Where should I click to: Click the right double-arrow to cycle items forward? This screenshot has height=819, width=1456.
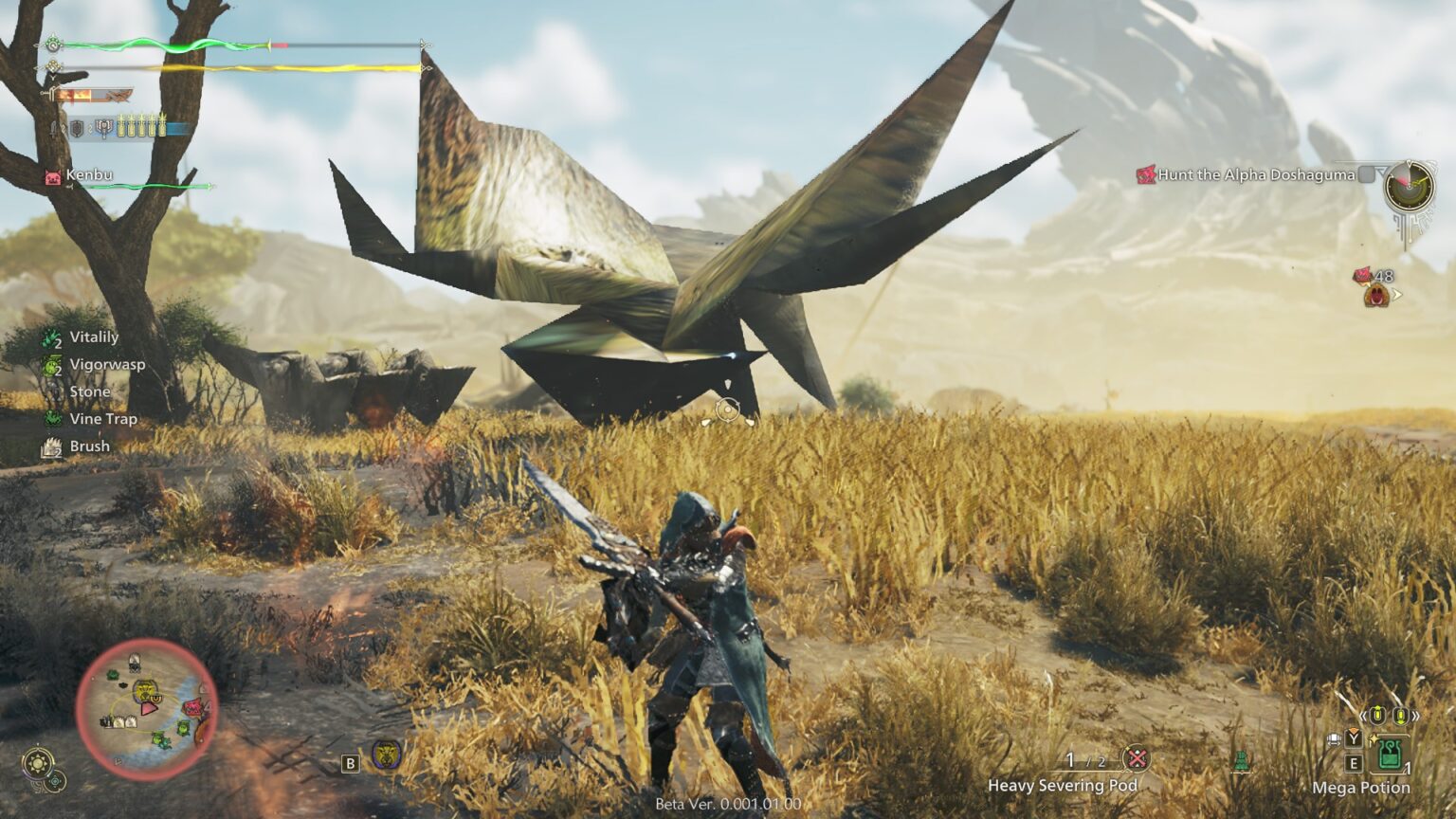pyautogui.click(x=1416, y=716)
